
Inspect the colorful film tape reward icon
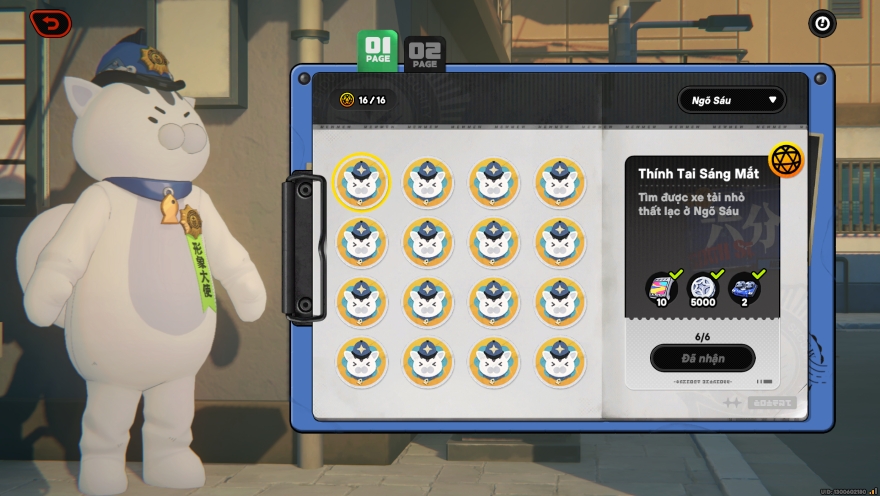[x=661, y=289]
